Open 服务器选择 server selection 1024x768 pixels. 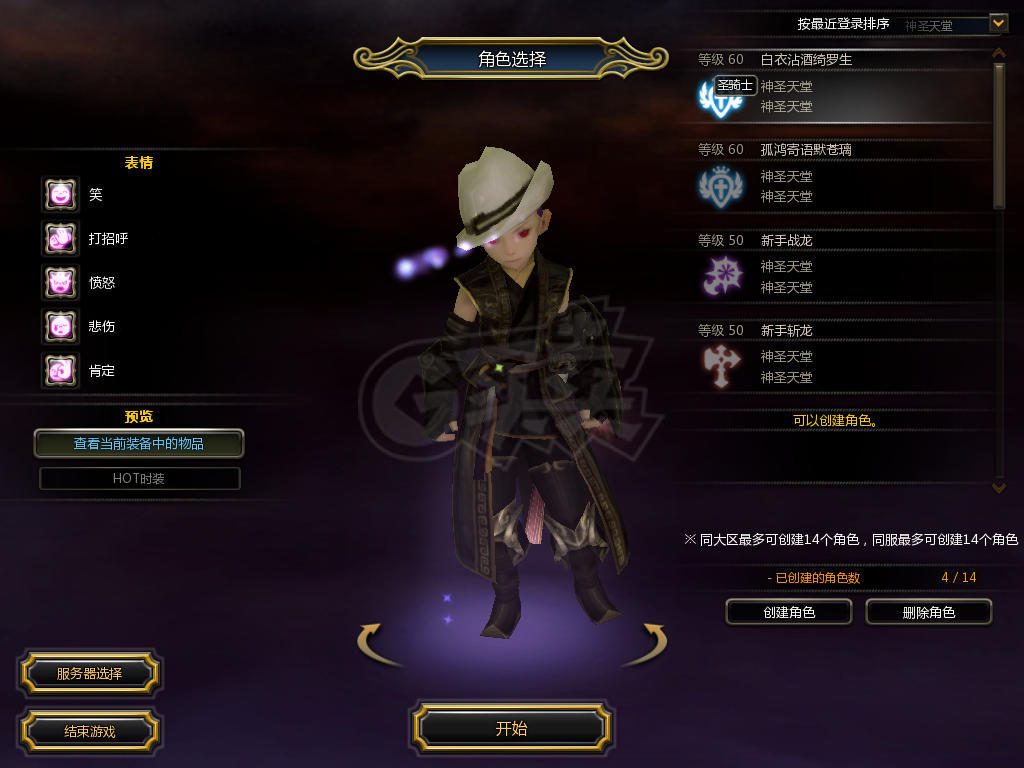tap(89, 674)
